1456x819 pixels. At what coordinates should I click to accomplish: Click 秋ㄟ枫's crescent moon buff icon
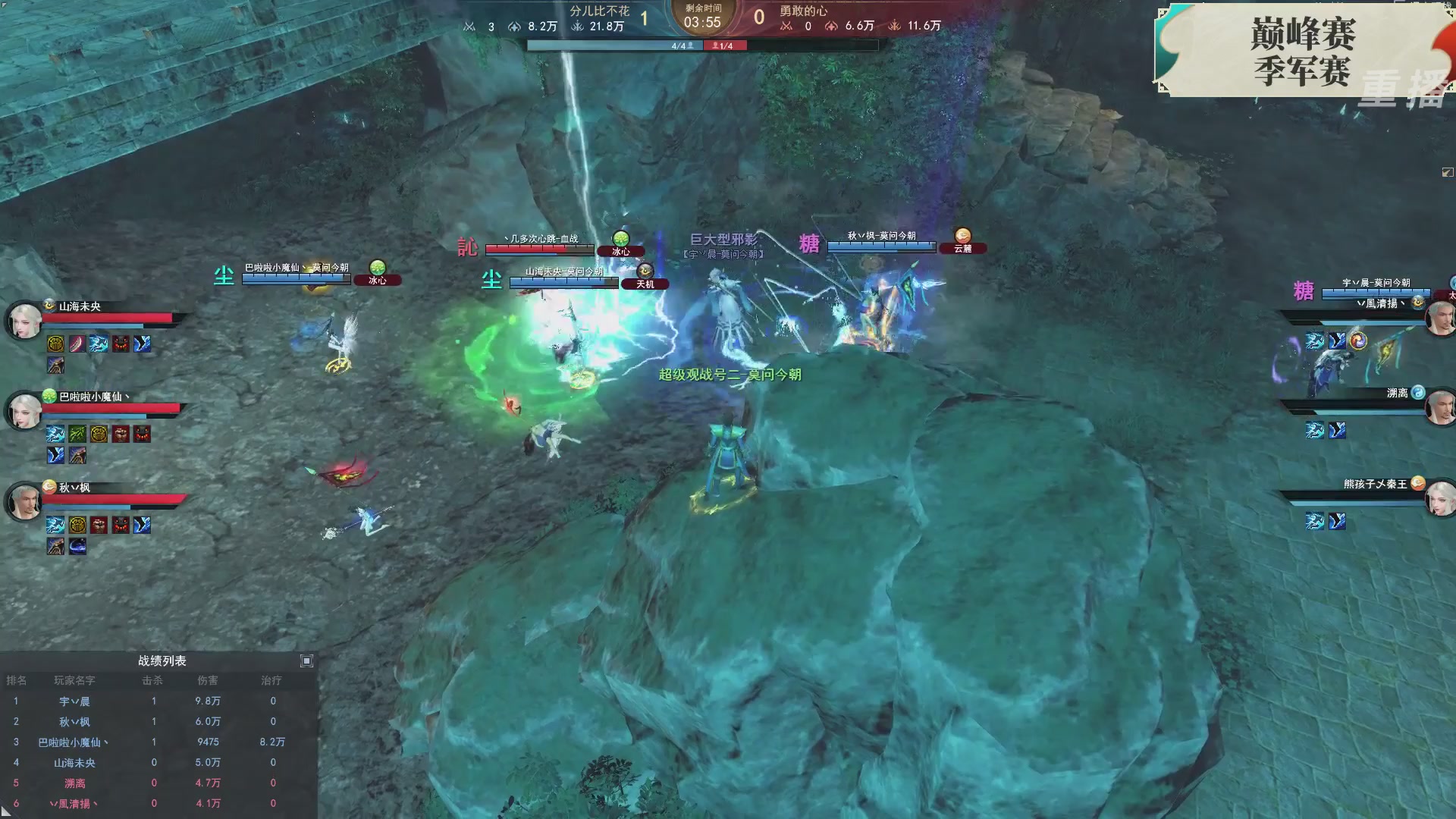click(78, 546)
